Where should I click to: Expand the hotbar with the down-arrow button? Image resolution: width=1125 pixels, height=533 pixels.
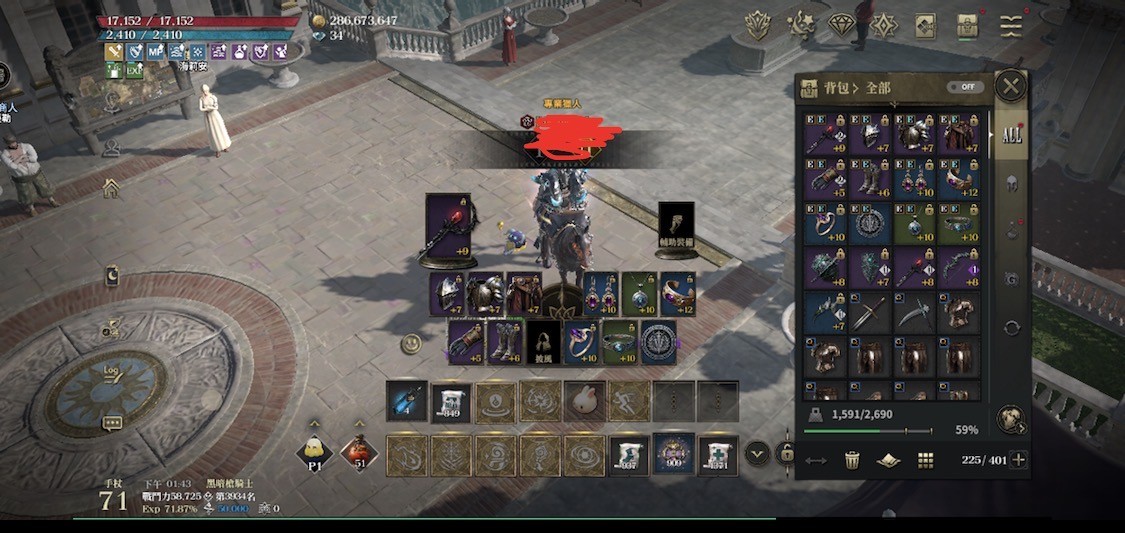coord(757,454)
